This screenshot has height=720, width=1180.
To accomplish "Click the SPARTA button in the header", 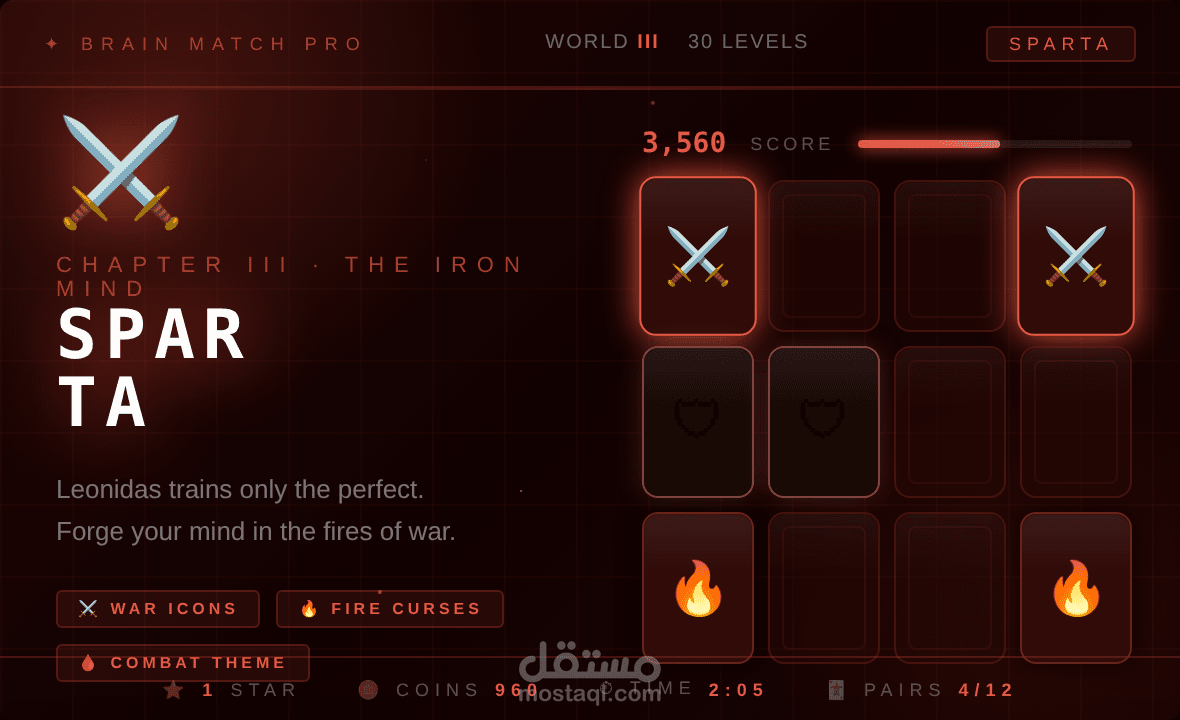I will [1060, 44].
